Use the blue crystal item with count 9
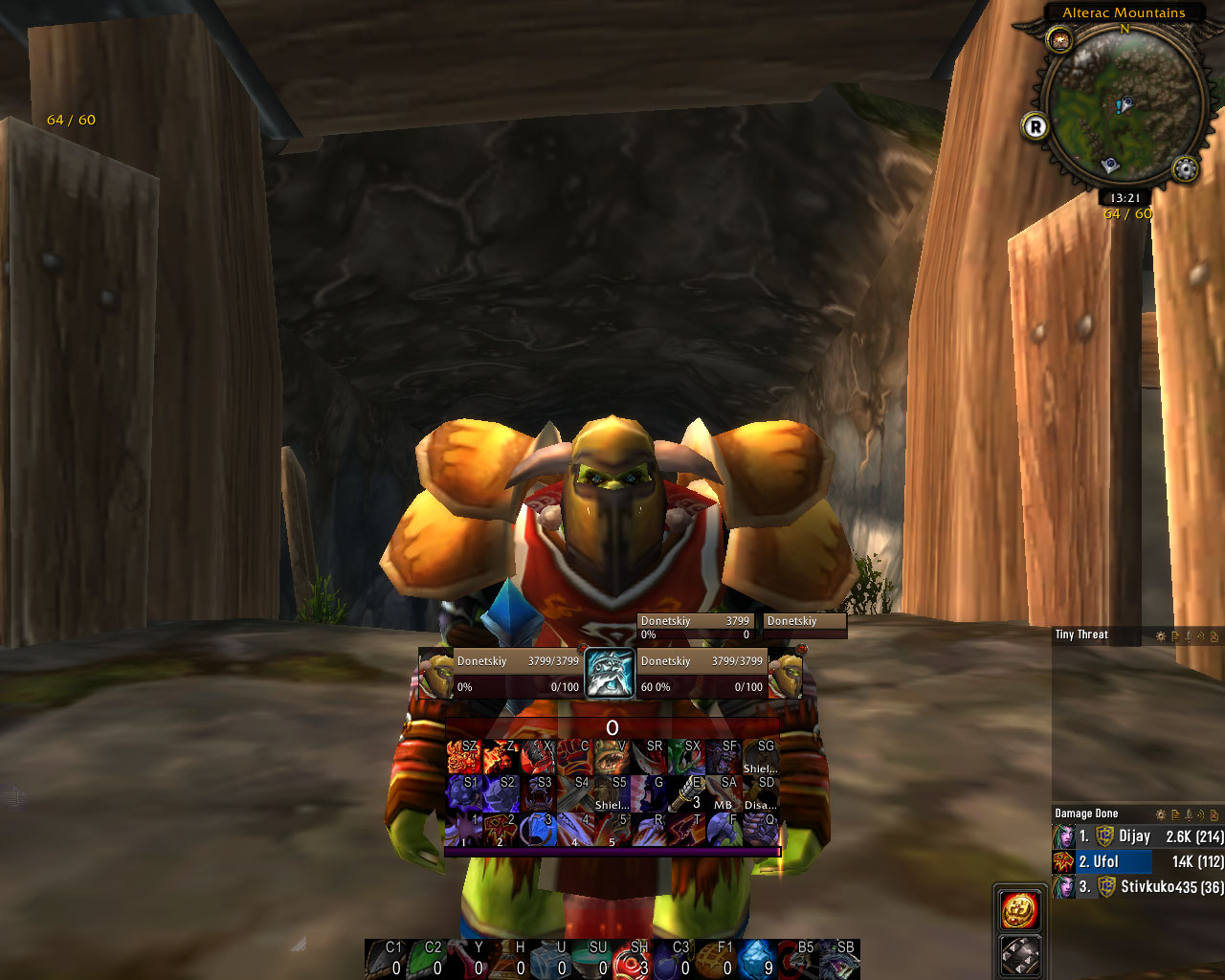 [757, 960]
